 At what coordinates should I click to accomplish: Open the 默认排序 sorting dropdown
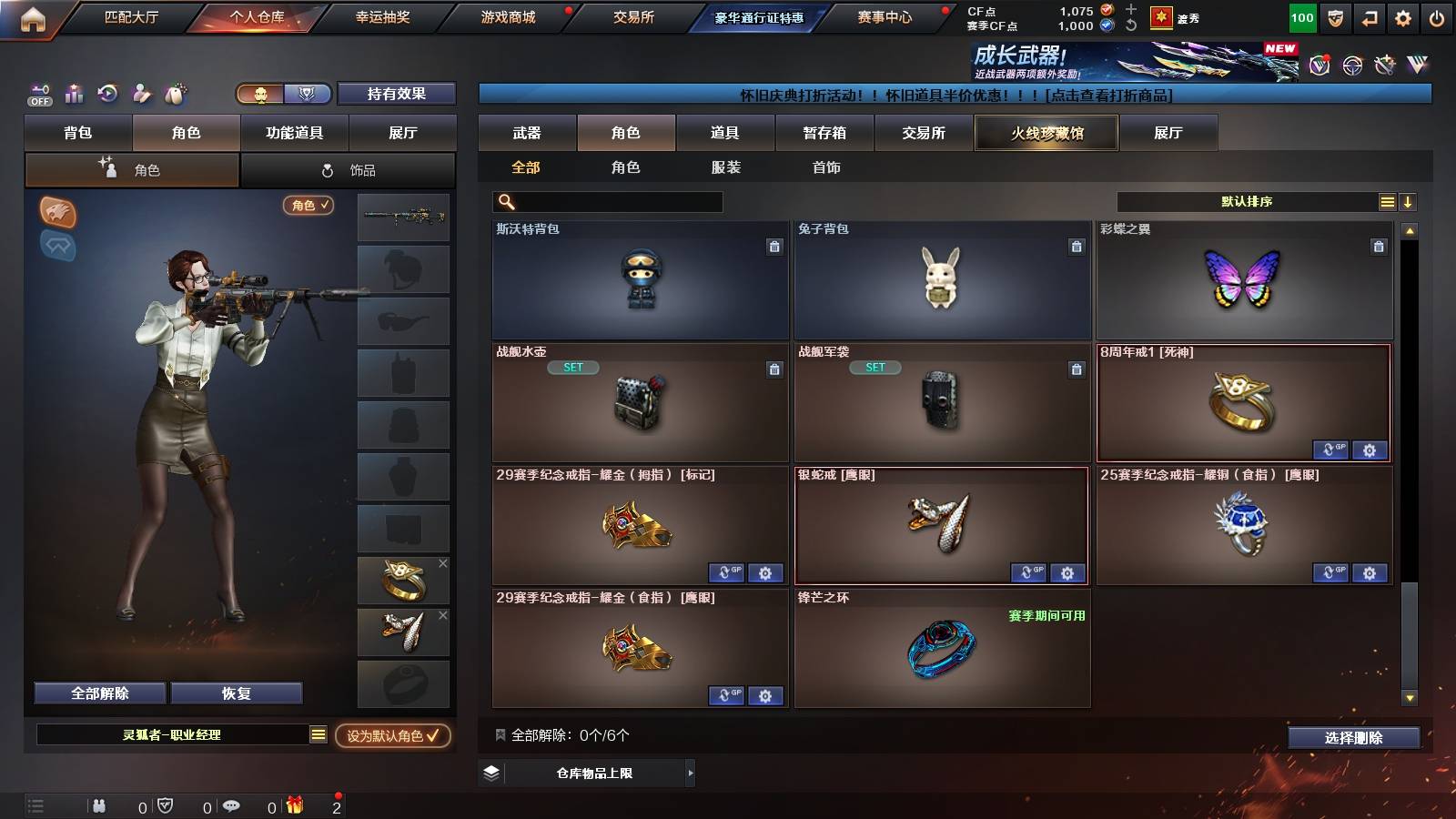tap(1247, 201)
